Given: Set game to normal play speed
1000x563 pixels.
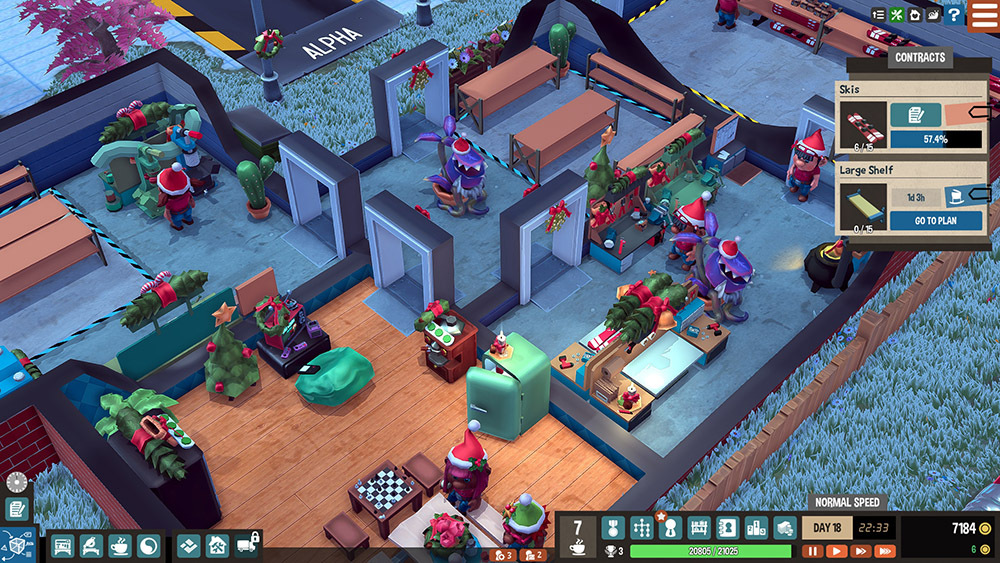Looking at the screenshot, I should pyautogui.click(x=836, y=550).
